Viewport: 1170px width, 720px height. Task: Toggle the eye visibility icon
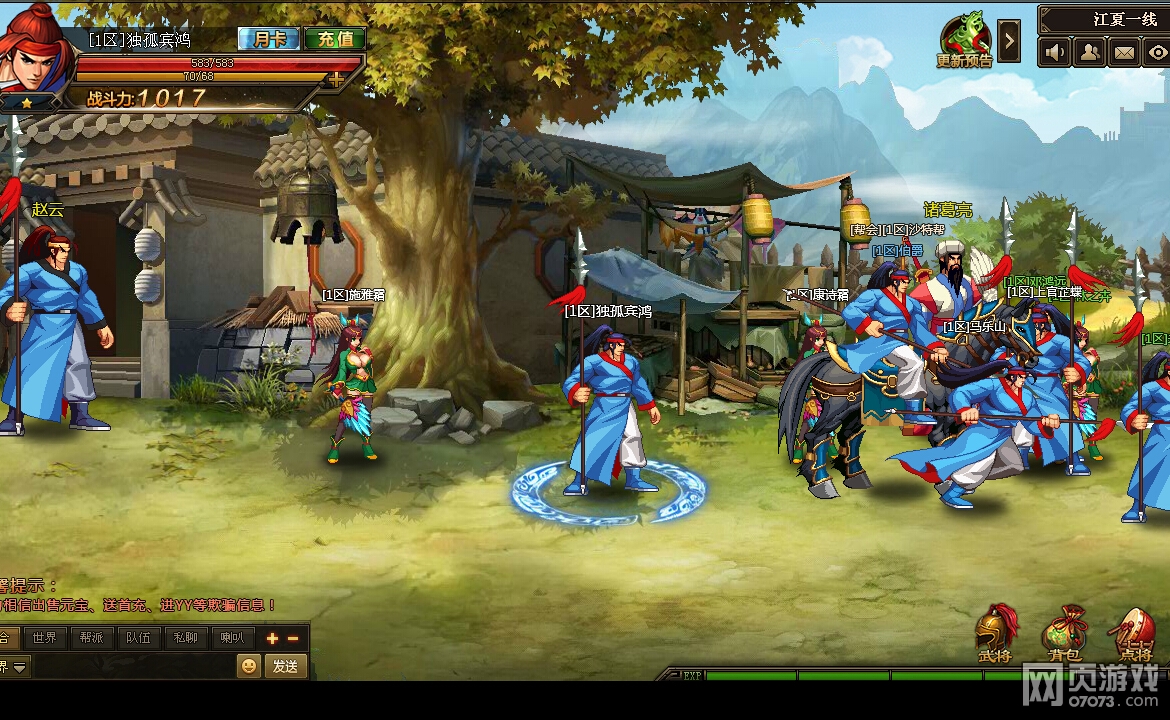[x=1157, y=51]
